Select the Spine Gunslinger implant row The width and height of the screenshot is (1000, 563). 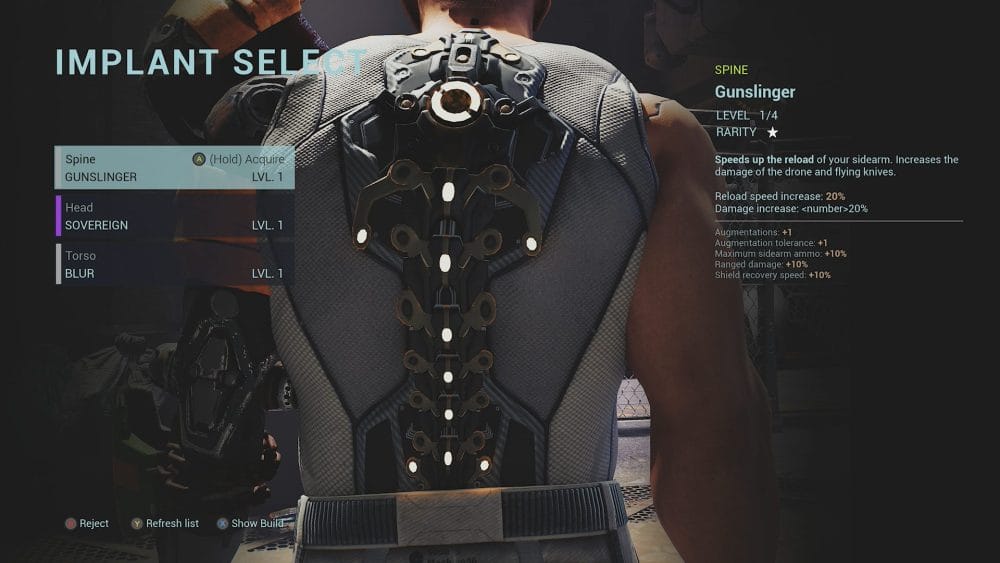[175, 168]
